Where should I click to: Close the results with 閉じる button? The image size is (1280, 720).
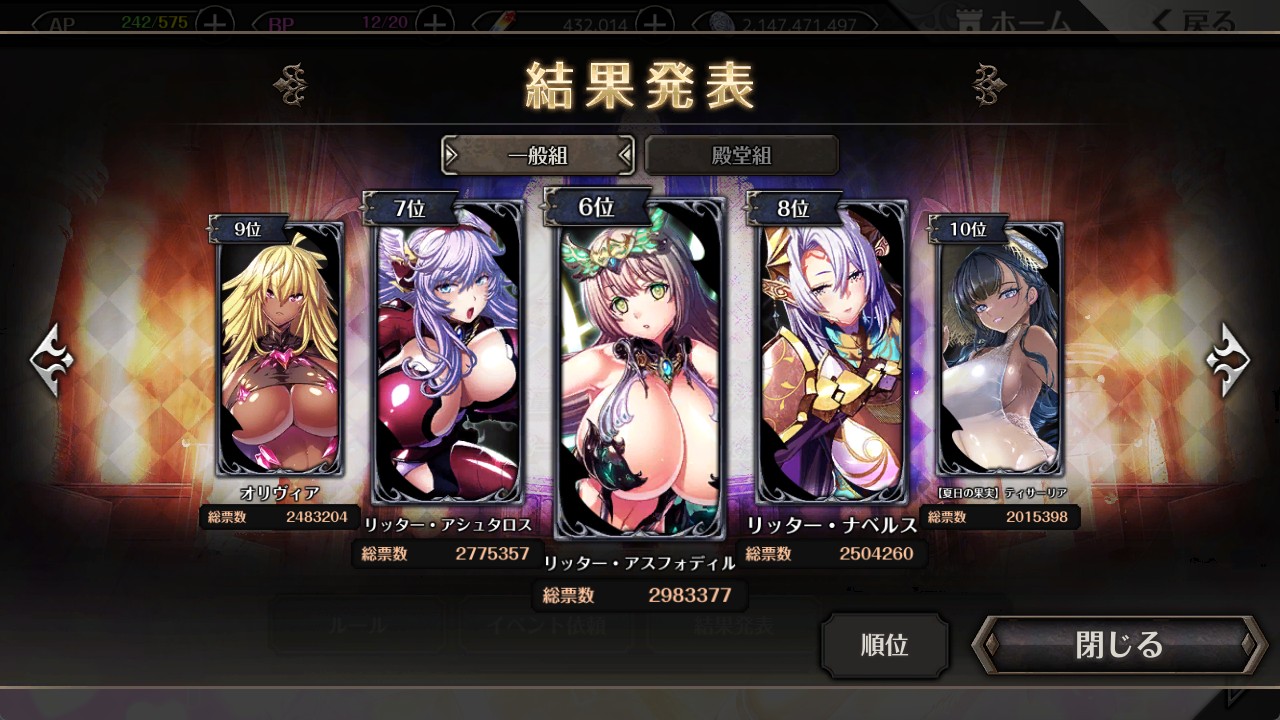click(1118, 645)
